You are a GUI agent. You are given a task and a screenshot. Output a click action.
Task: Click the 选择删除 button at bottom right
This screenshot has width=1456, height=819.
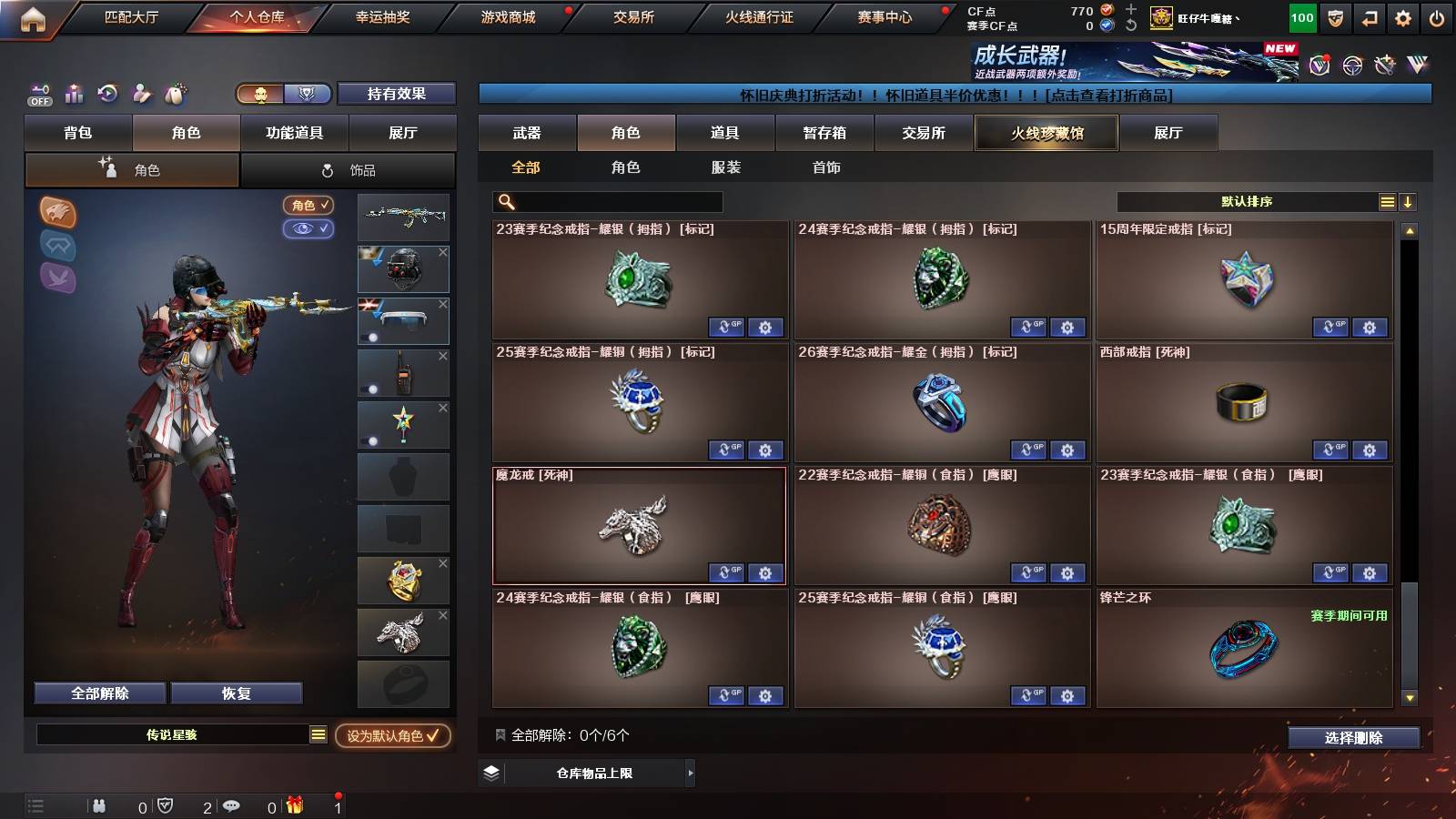1352,738
